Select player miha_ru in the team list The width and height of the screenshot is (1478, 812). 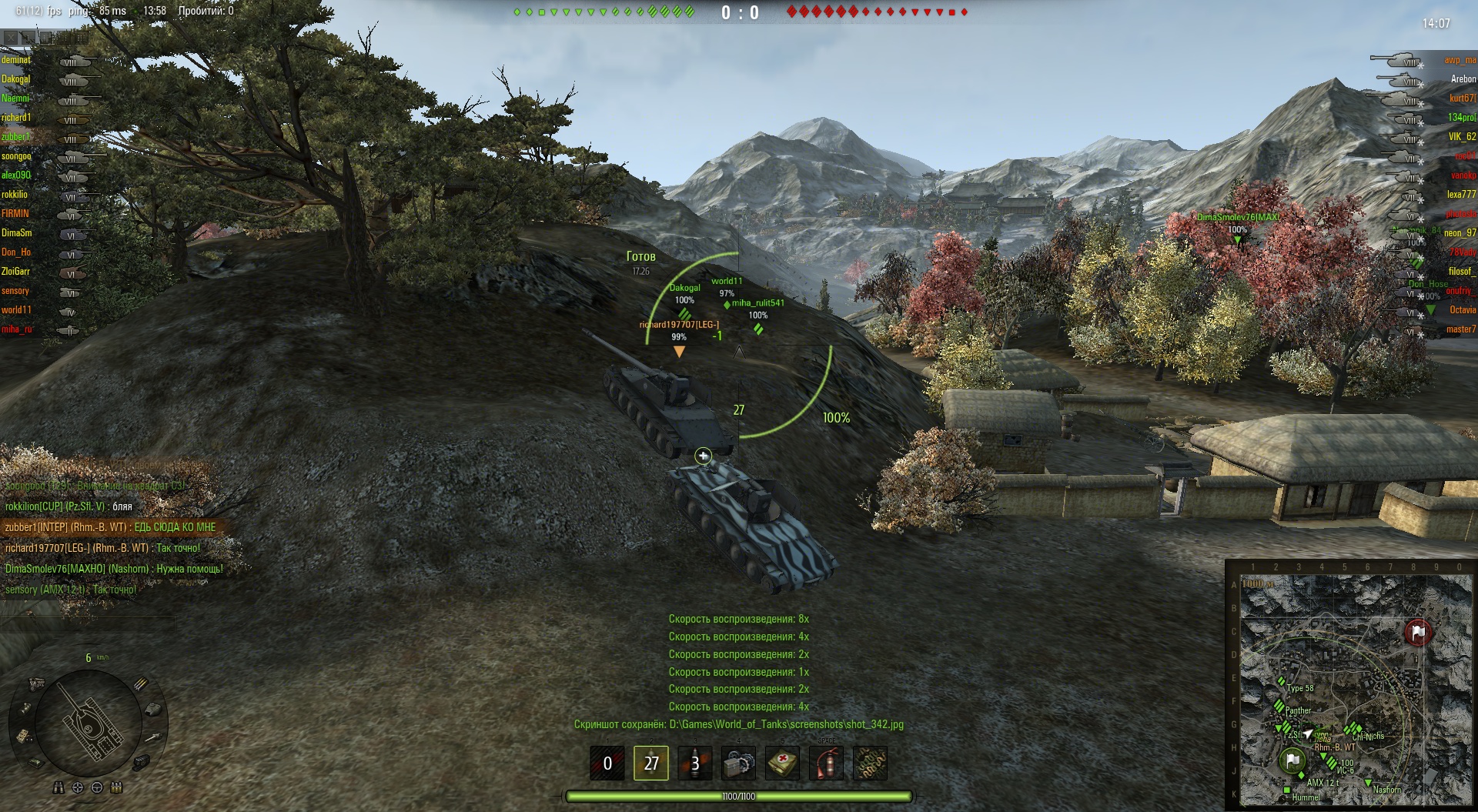tap(17, 329)
